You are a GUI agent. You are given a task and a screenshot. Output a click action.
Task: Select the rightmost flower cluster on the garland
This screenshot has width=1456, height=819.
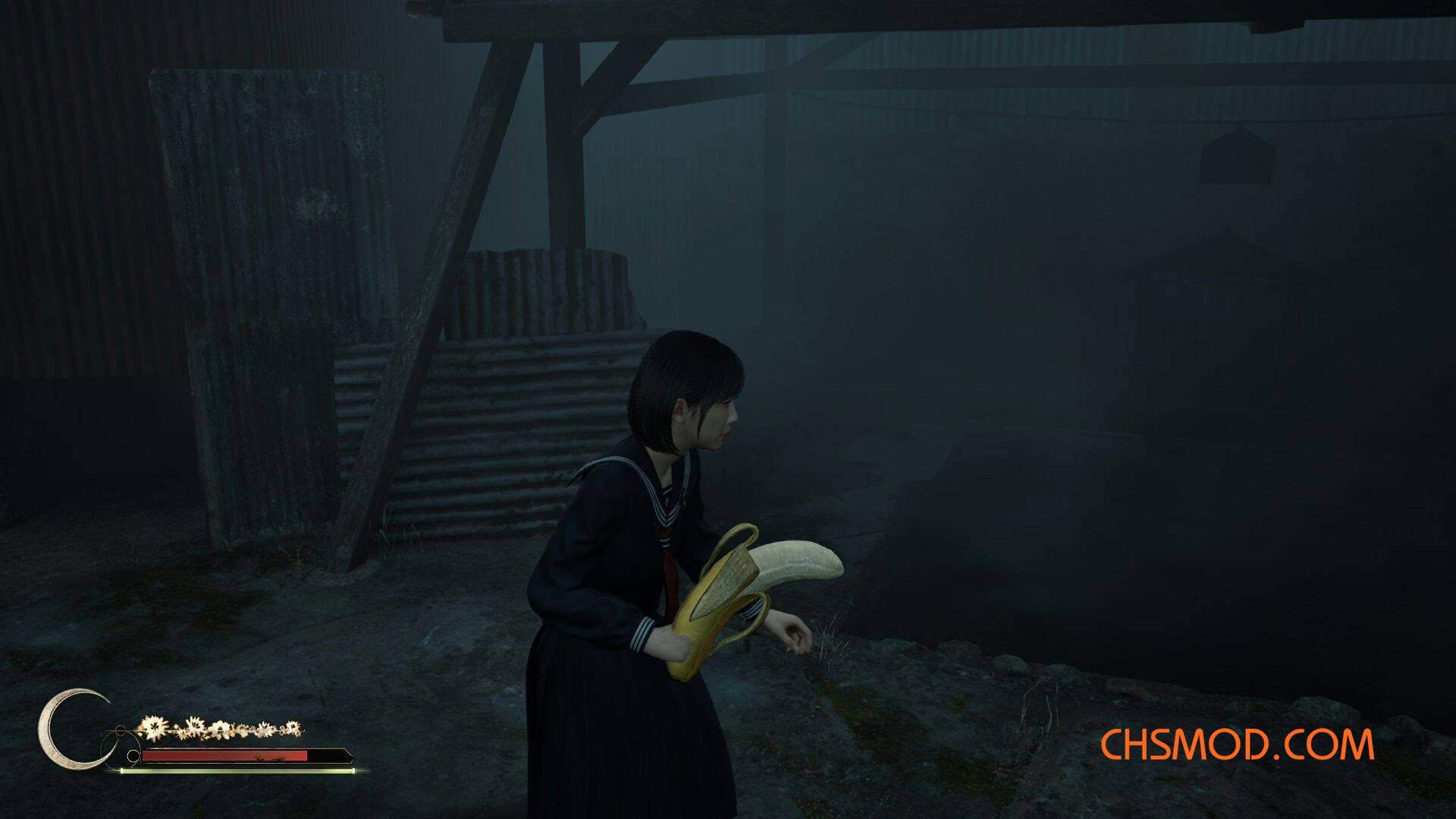[x=294, y=728]
